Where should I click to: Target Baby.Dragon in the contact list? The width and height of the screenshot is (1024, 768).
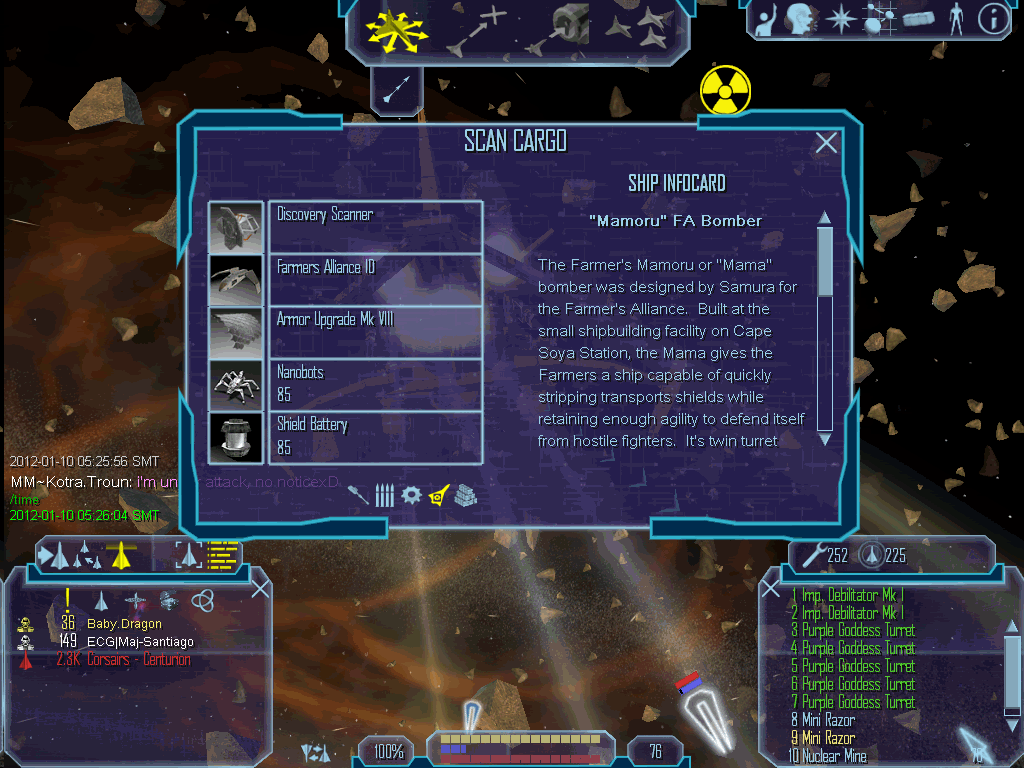[x=124, y=624]
